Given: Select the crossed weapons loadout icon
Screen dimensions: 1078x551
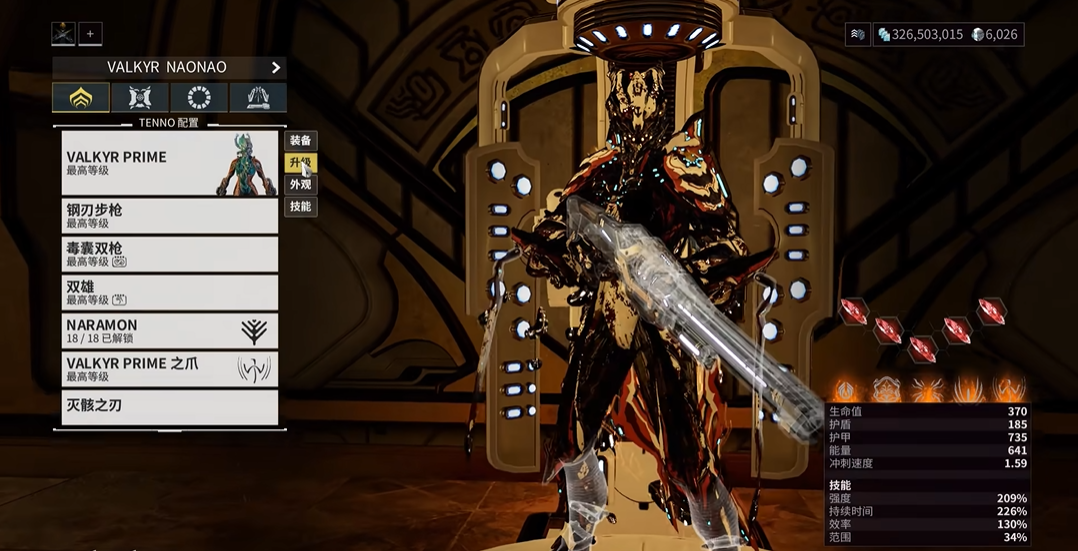Looking at the screenshot, I should [63, 34].
